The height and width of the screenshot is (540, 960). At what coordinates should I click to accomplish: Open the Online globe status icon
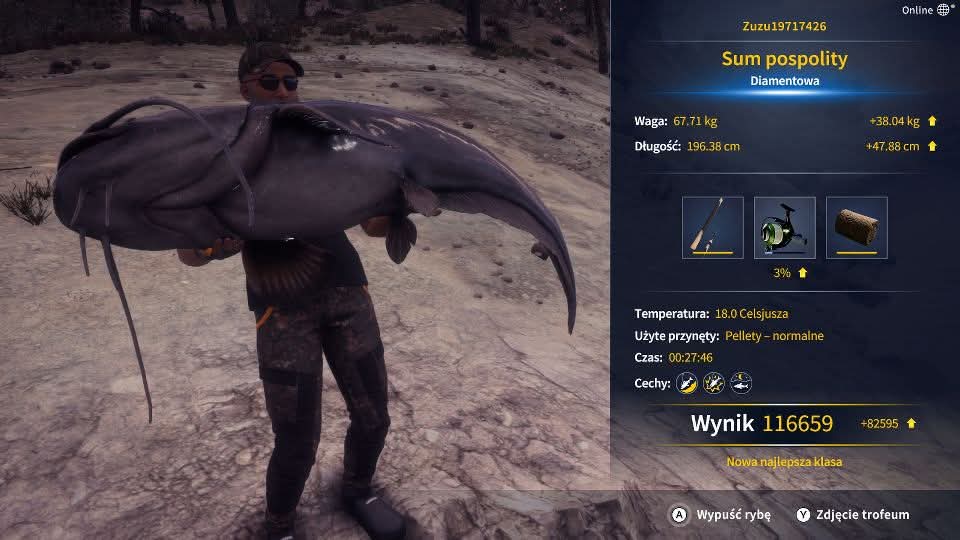click(943, 10)
